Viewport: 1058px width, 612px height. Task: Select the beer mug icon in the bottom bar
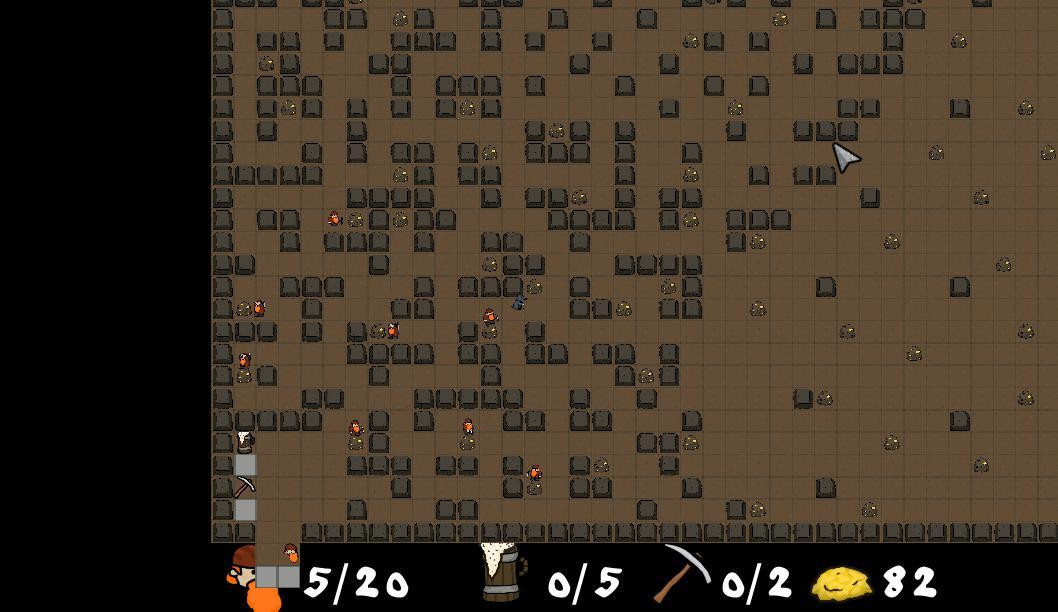point(503,573)
